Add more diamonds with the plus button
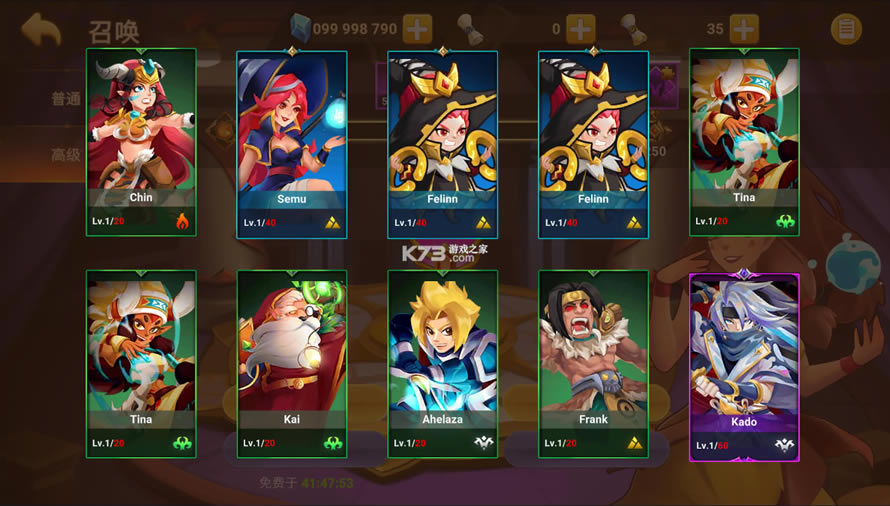The height and width of the screenshot is (506, 890). coord(417,29)
